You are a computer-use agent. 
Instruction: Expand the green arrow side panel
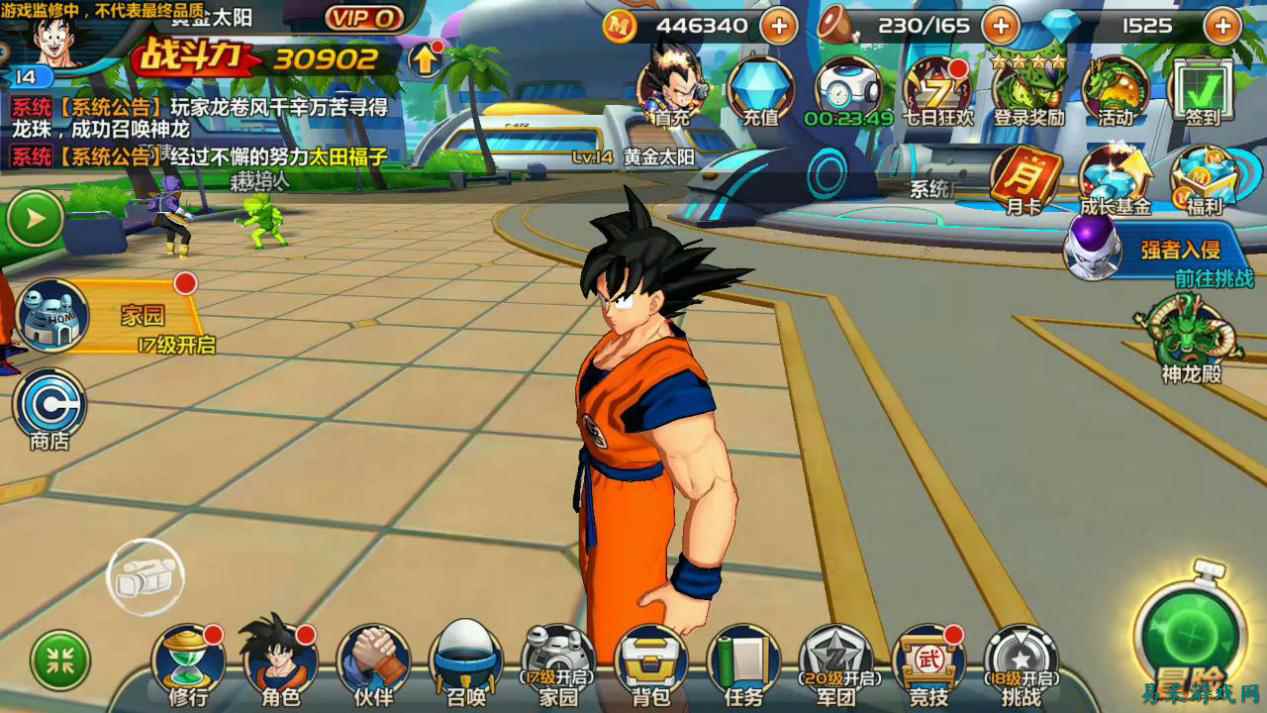click(x=34, y=218)
